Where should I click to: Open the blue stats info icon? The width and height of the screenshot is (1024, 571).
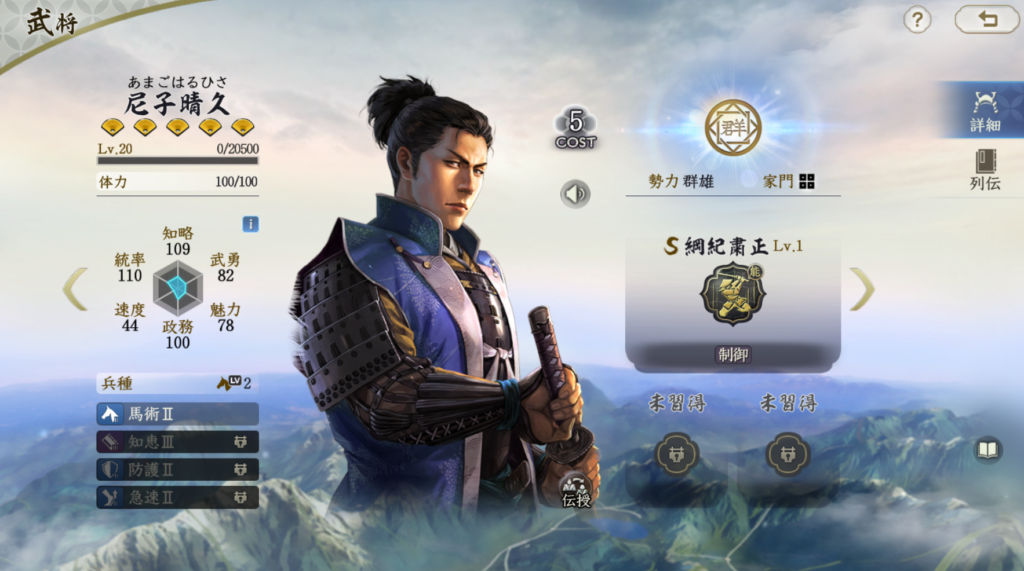pos(250,224)
